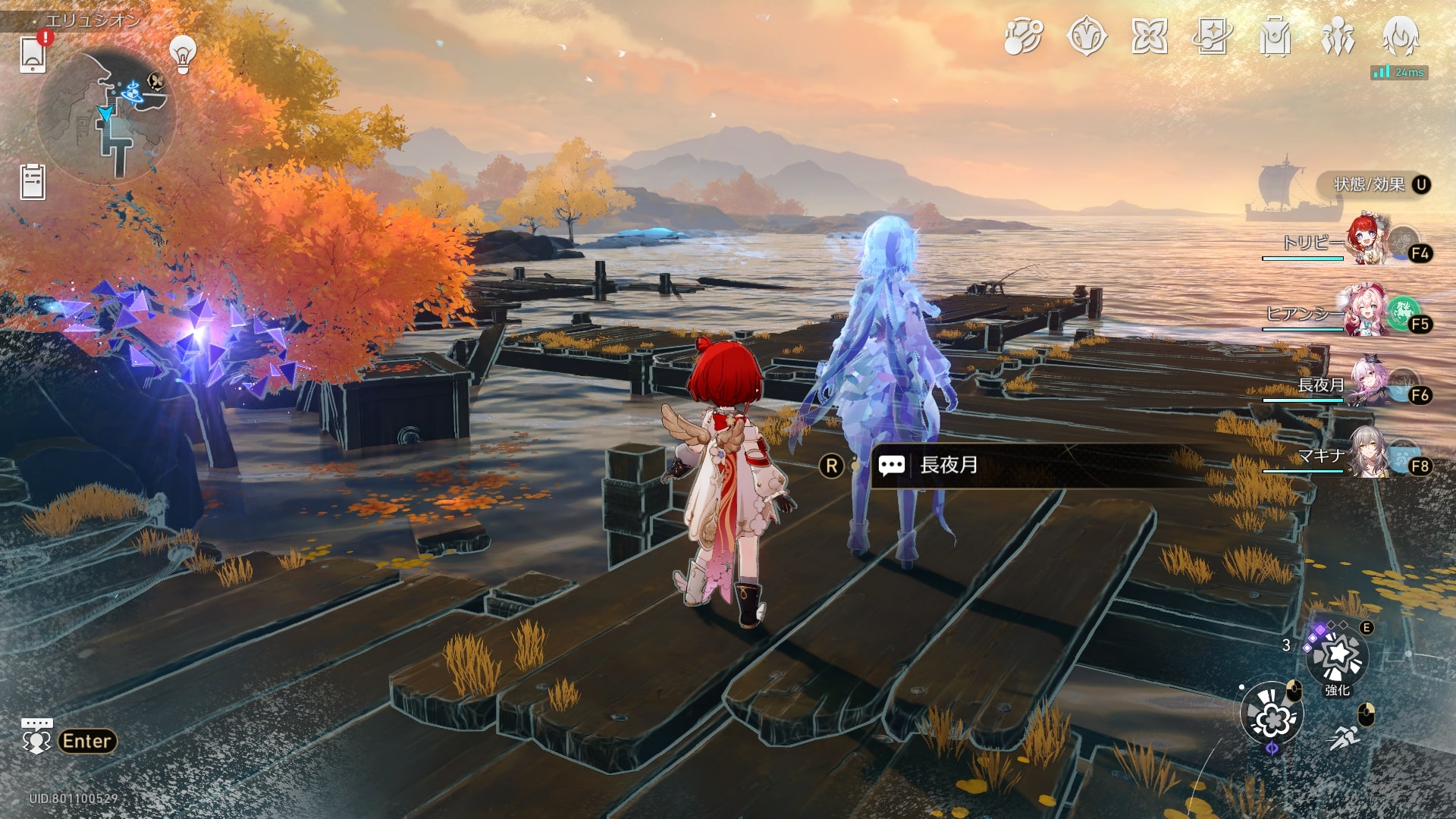The width and height of the screenshot is (1456, 819).
Task: Select party member 長夜月 portrait
Action: [1369, 383]
